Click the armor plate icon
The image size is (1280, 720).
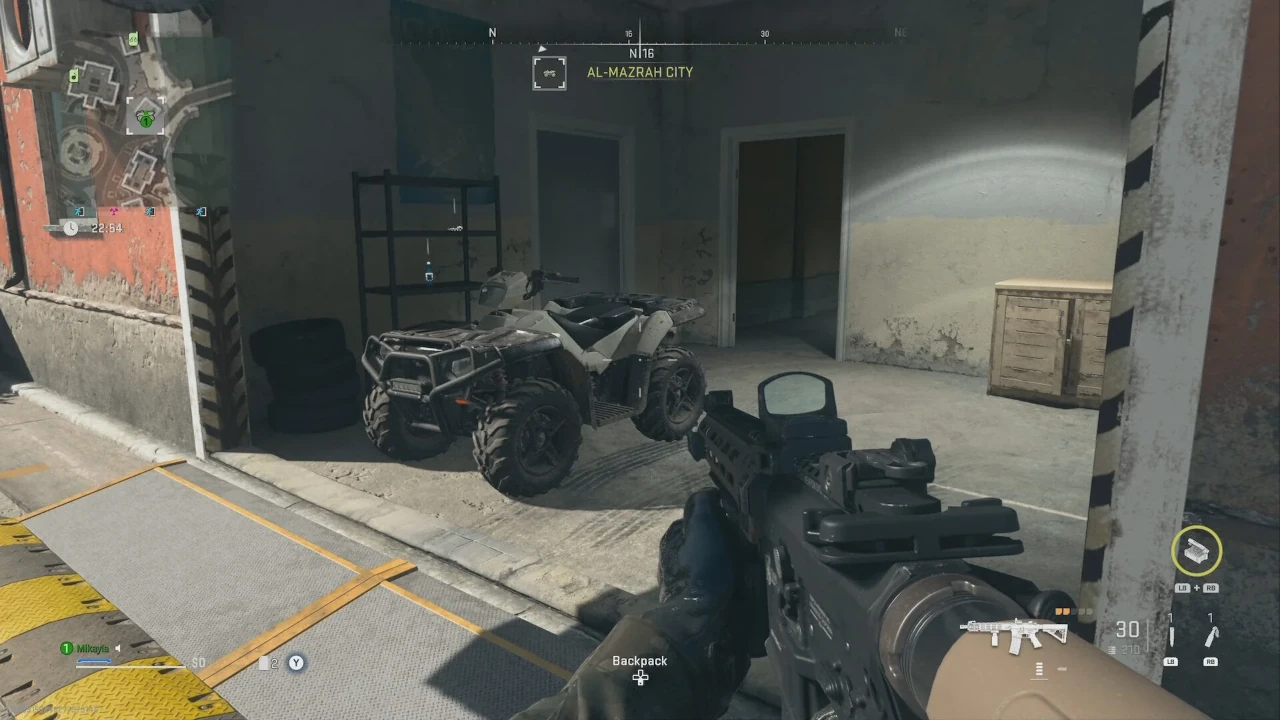click(x=263, y=663)
